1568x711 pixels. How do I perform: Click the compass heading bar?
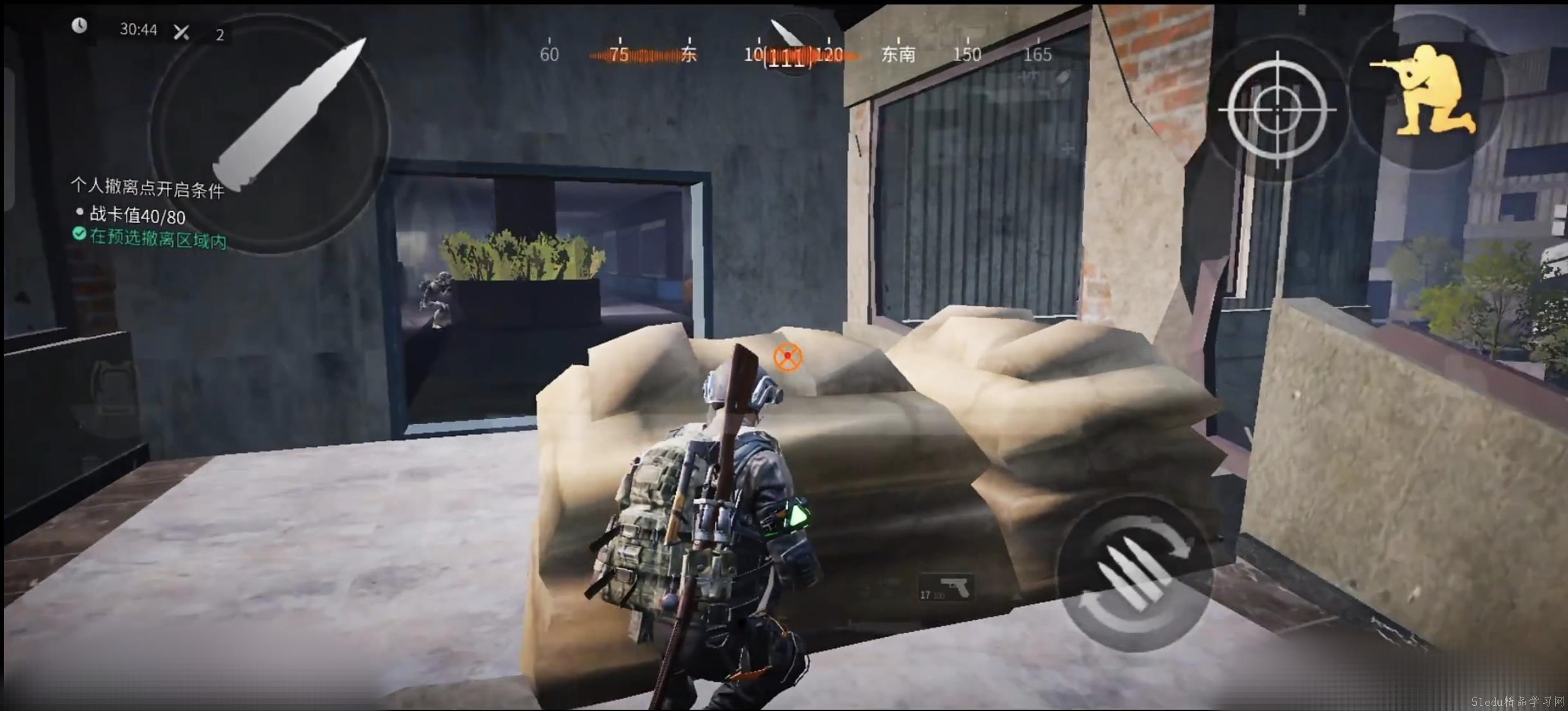coord(794,54)
